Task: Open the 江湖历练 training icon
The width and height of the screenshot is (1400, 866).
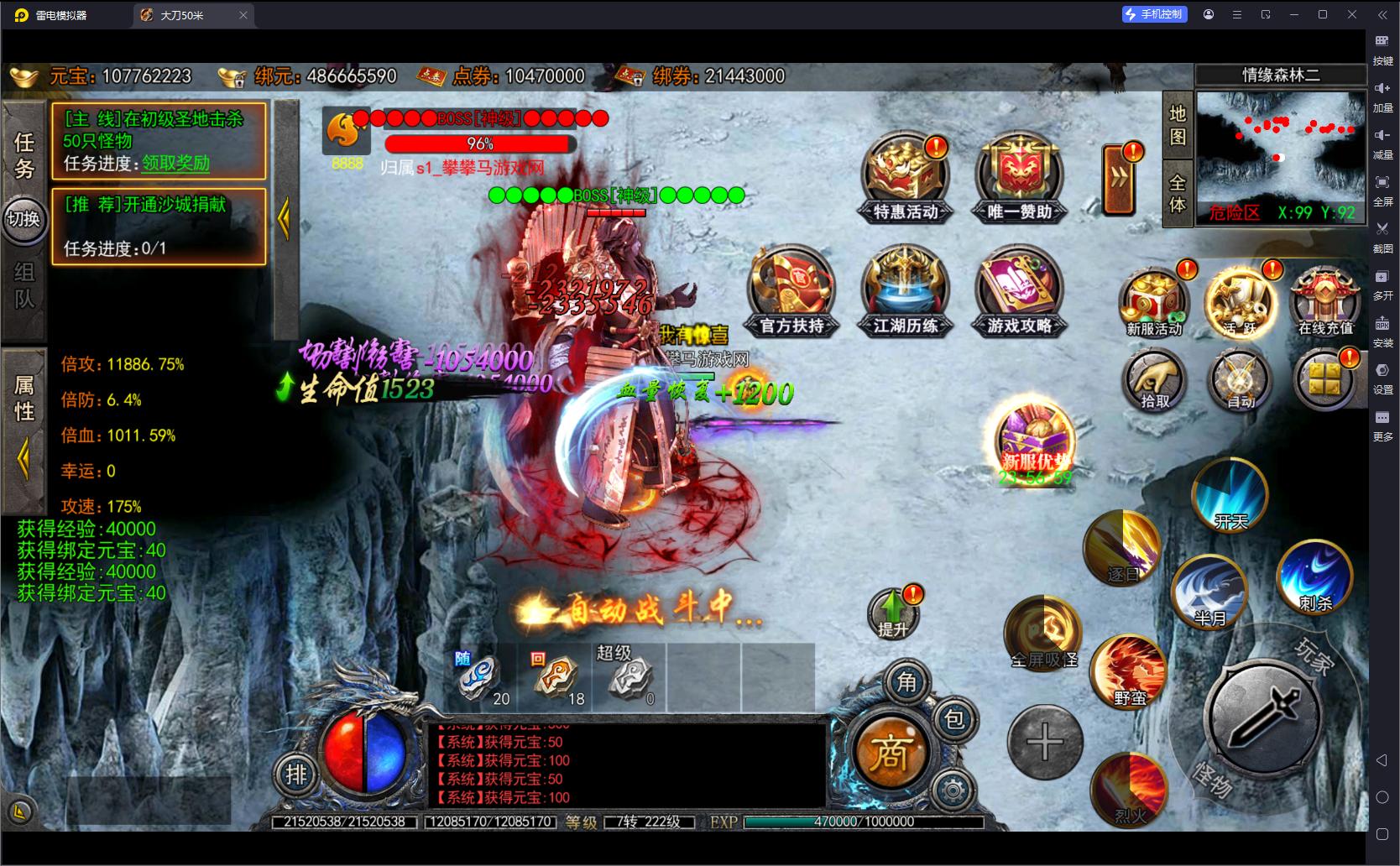Action: point(905,291)
